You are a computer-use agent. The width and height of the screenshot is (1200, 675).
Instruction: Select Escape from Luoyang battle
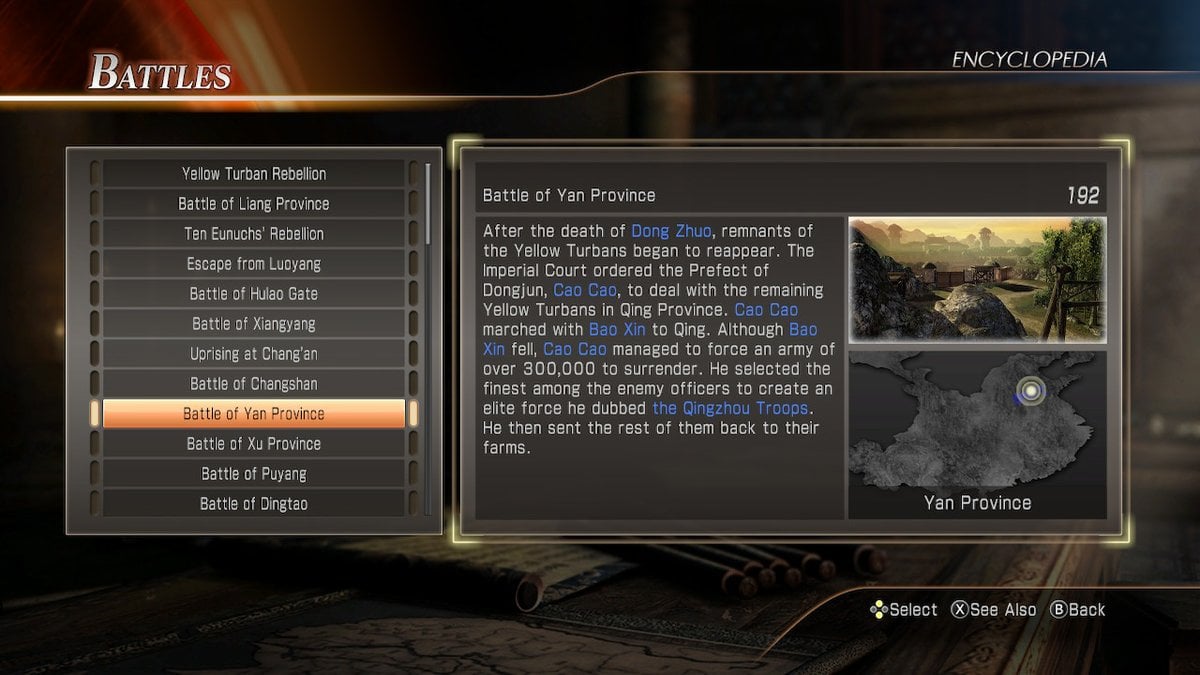[254, 264]
